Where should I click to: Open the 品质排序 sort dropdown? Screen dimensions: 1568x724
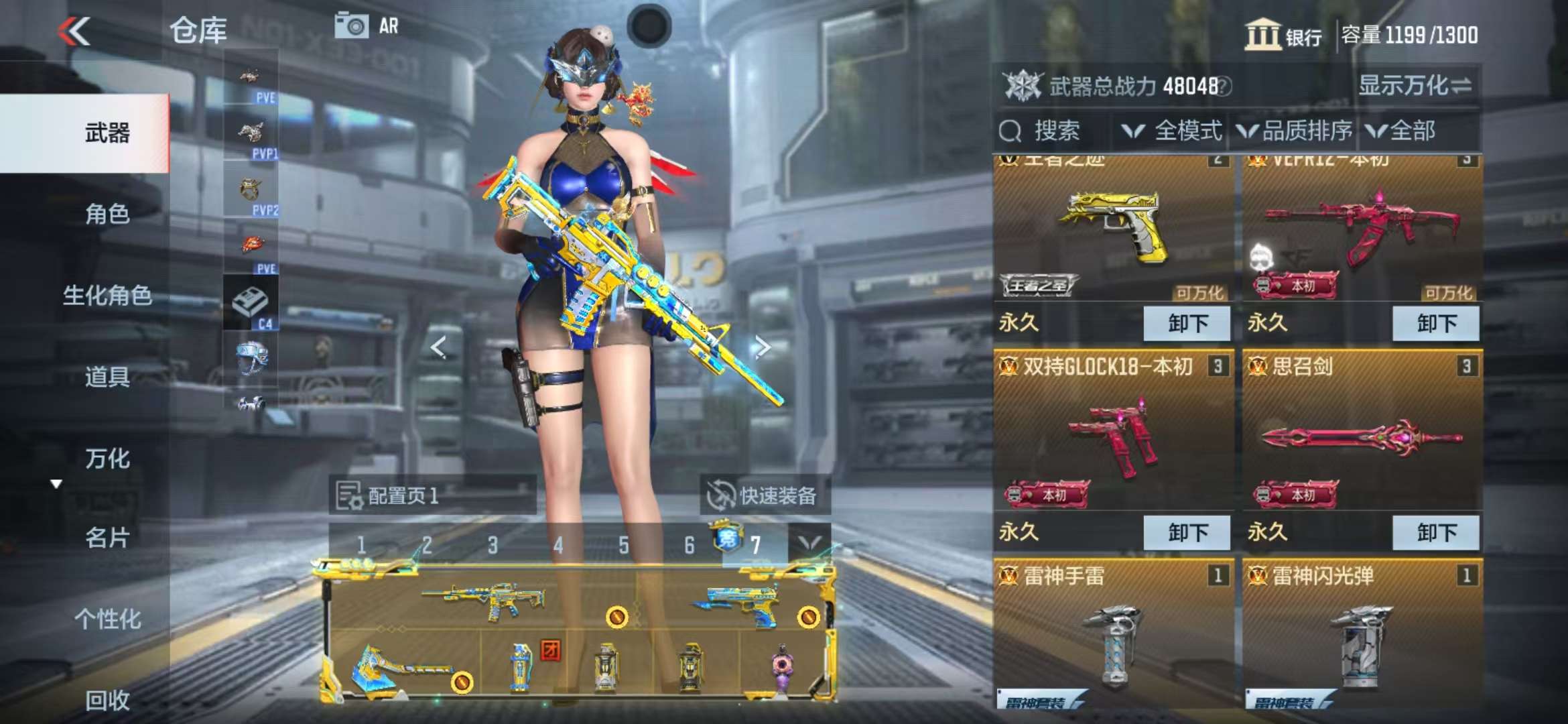pos(1295,131)
